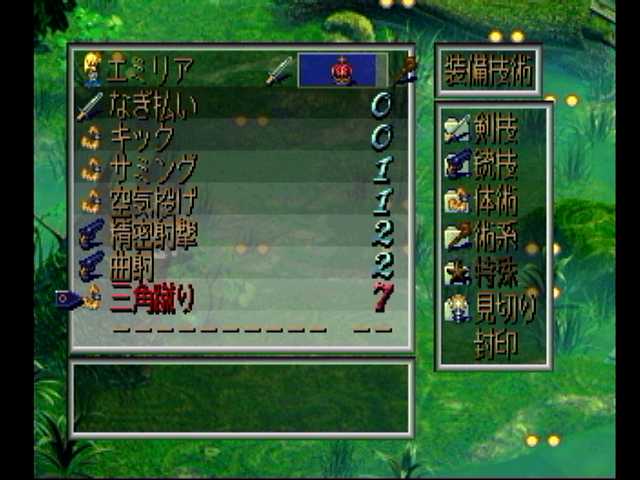Image resolution: width=640 pixels, height=480 pixels.
Task: Switch to the 特殊 special category
Action: pos(496,273)
